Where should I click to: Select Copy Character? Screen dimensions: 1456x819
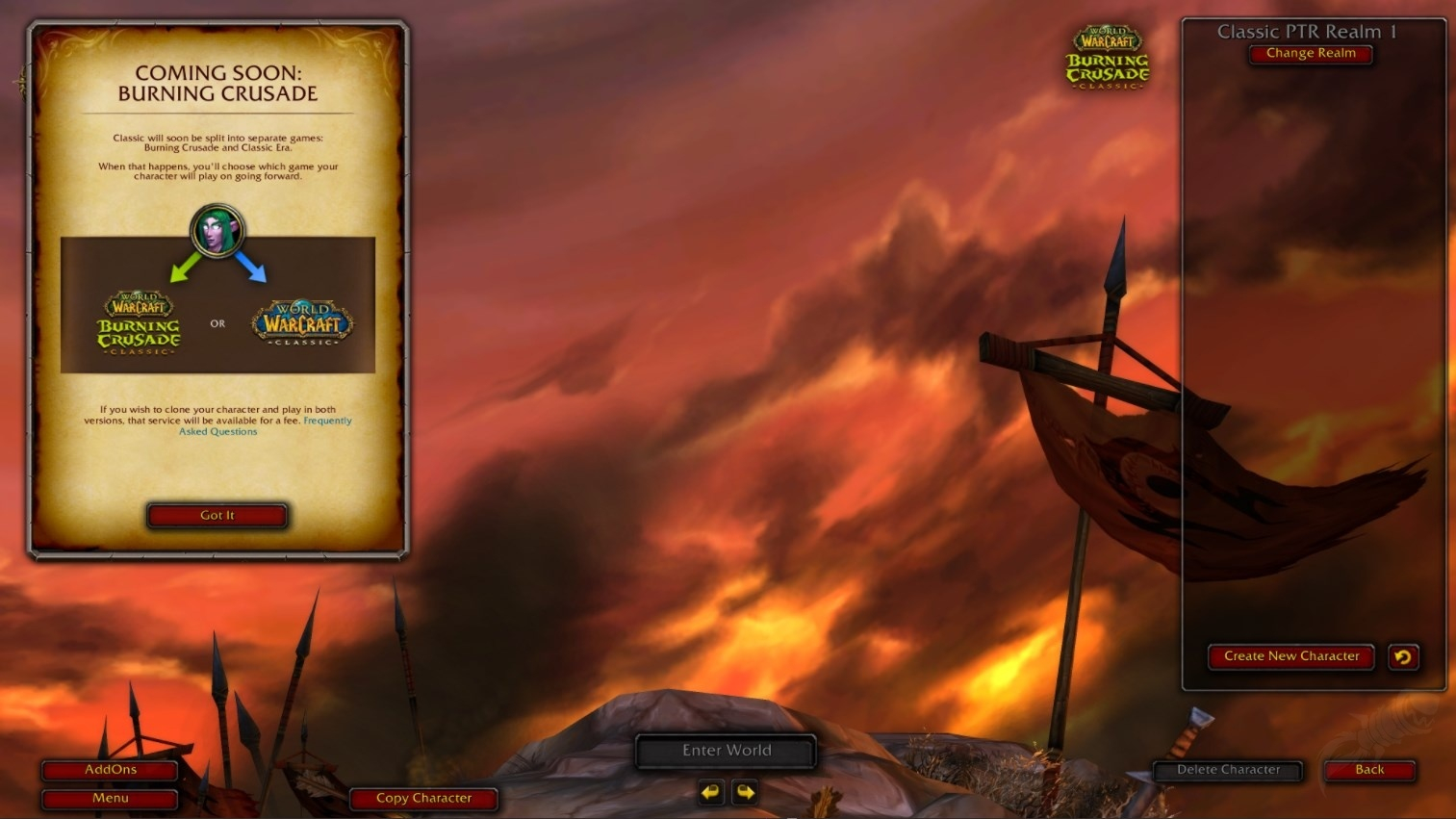[423, 798]
